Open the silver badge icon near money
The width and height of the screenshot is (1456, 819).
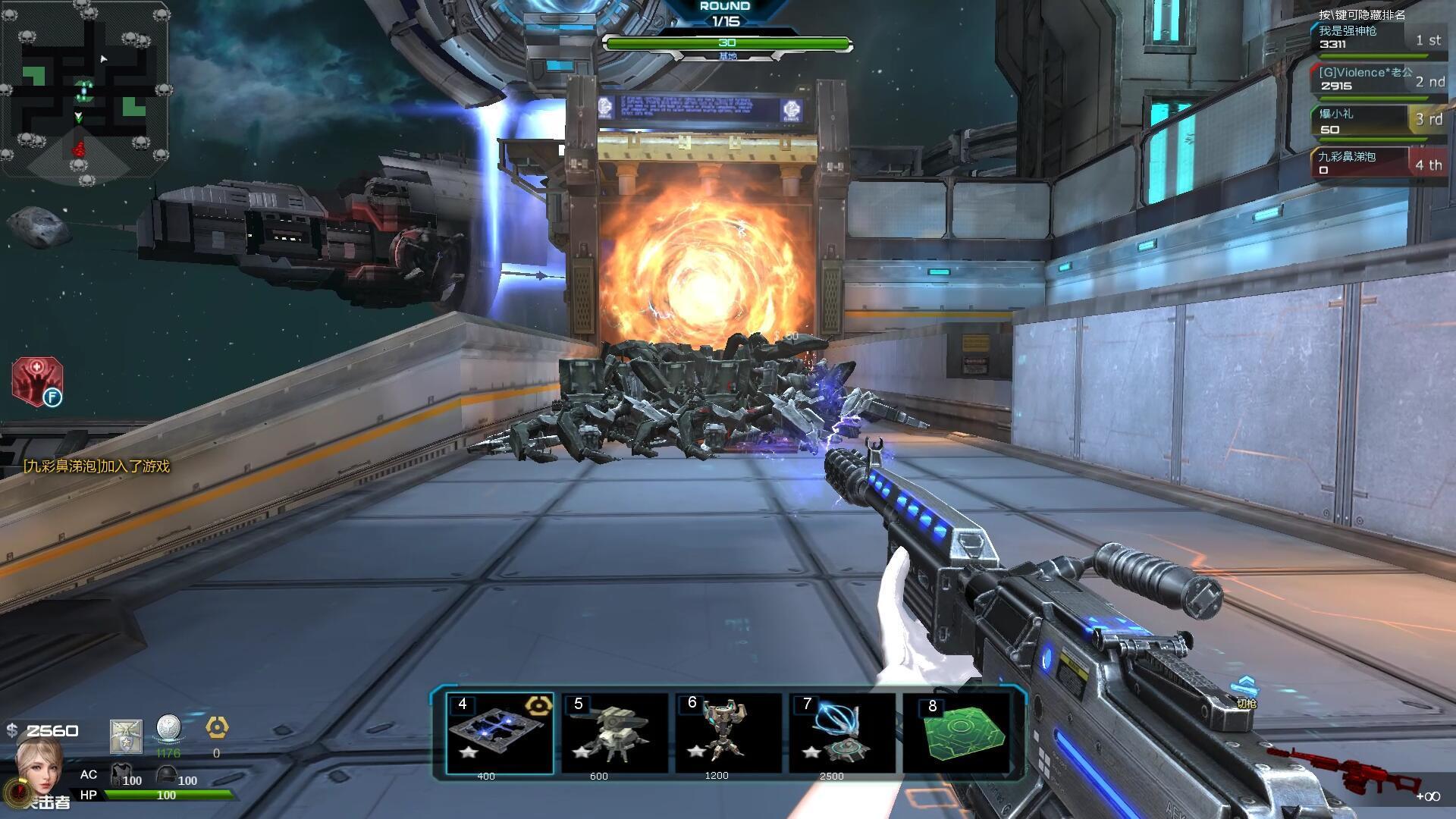126,736
